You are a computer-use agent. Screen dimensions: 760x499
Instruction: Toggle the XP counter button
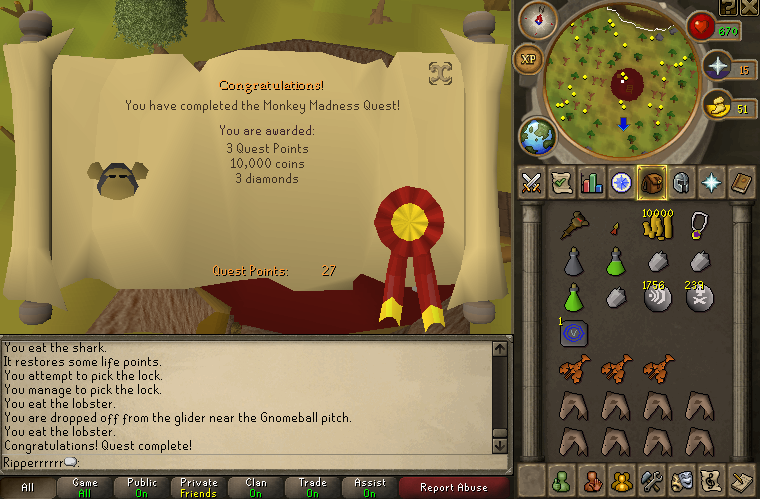tap(528, 59)
